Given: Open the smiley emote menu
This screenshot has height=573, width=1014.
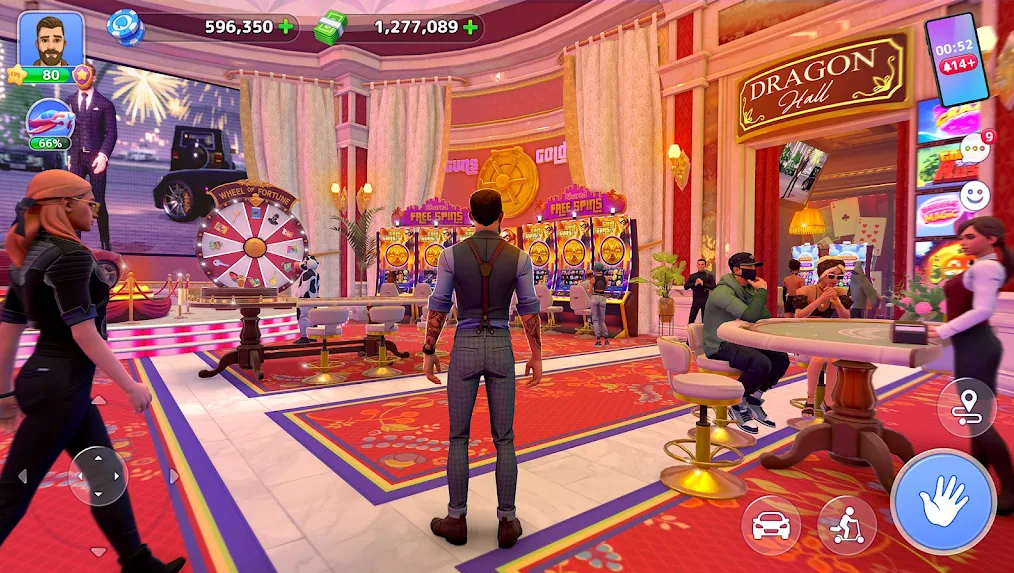Looking at the screenshot, I should point(974,196).
